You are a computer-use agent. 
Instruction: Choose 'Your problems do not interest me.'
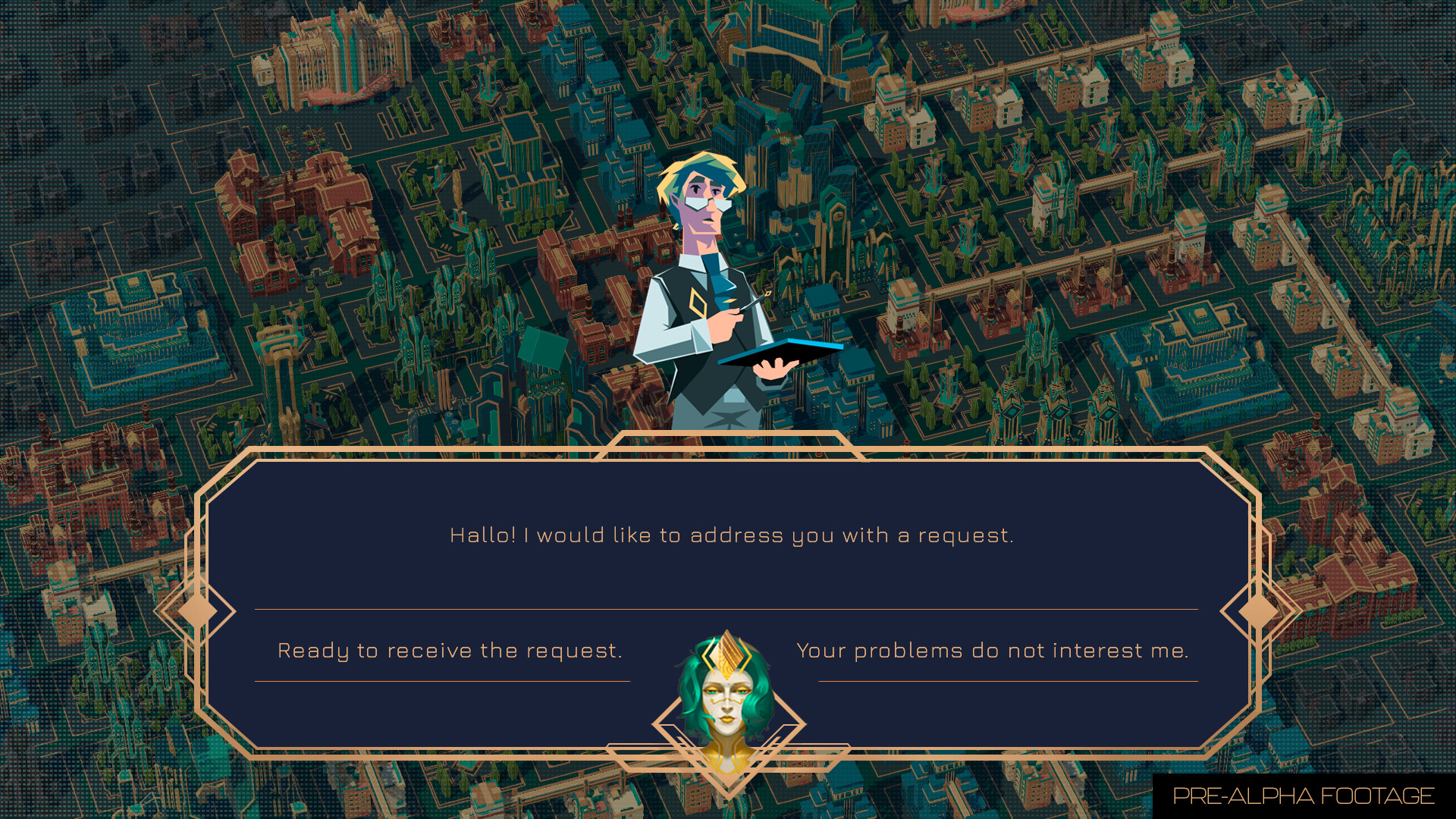pyautogui.click(x=992, y=649)
